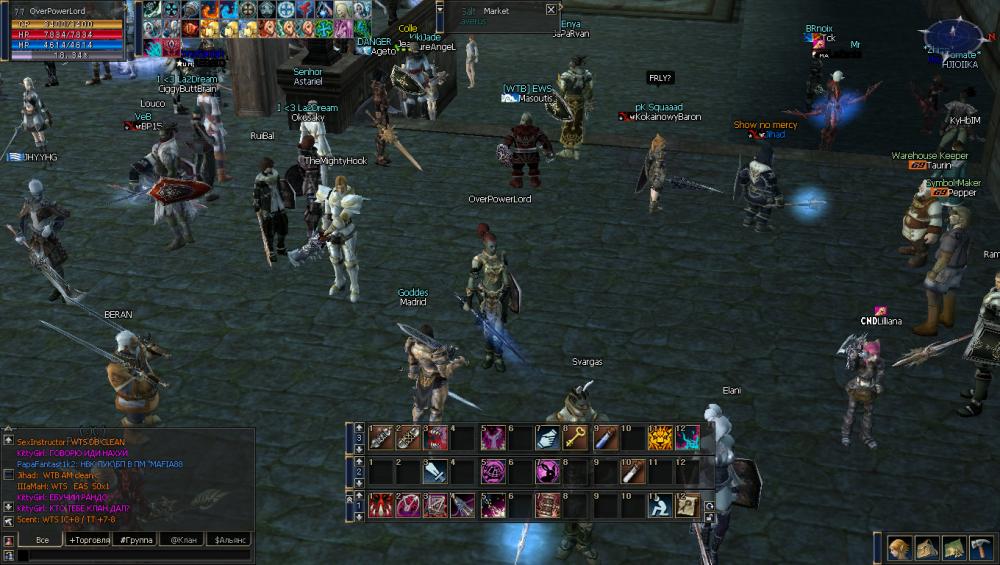Screen dimensions: 1000x565
Task: Select the #Группа party chat tab
Action: pos(135,540)
